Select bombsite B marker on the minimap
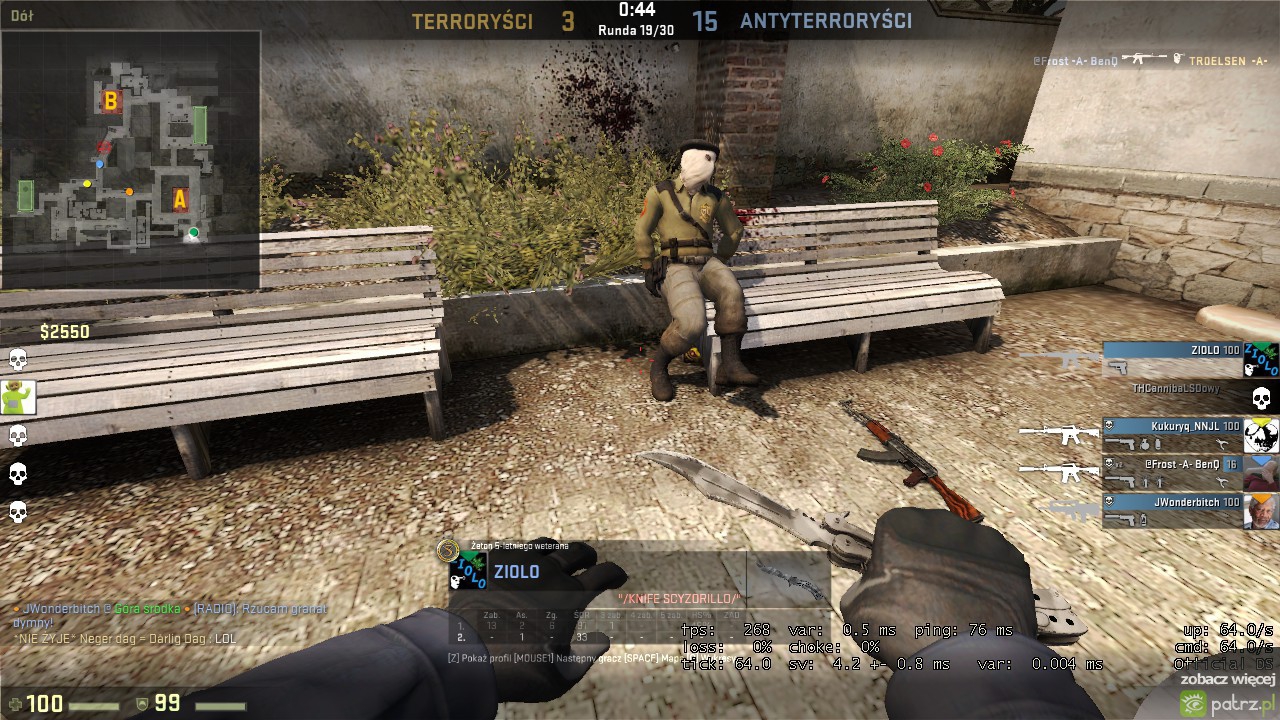This screenshot has height=720, width=1280. [x=111, y=100]
